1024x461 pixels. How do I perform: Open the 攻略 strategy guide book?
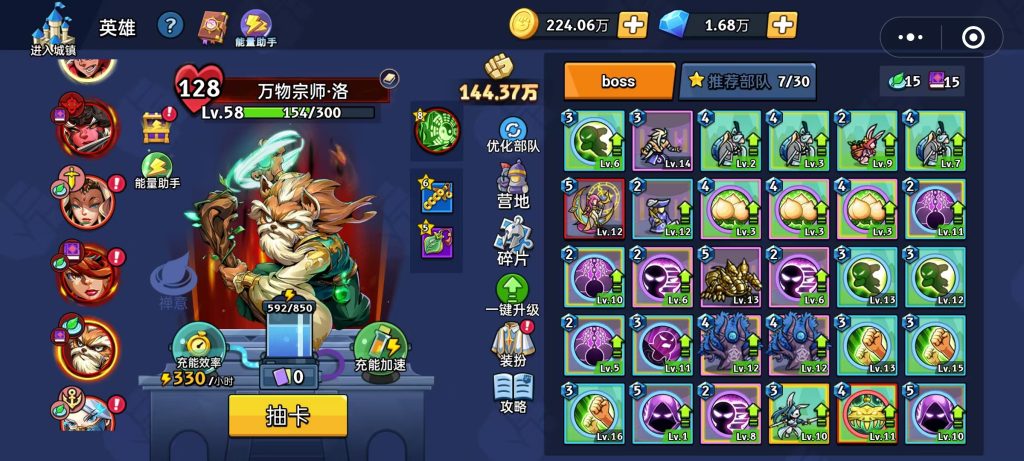tap(513, 394)
